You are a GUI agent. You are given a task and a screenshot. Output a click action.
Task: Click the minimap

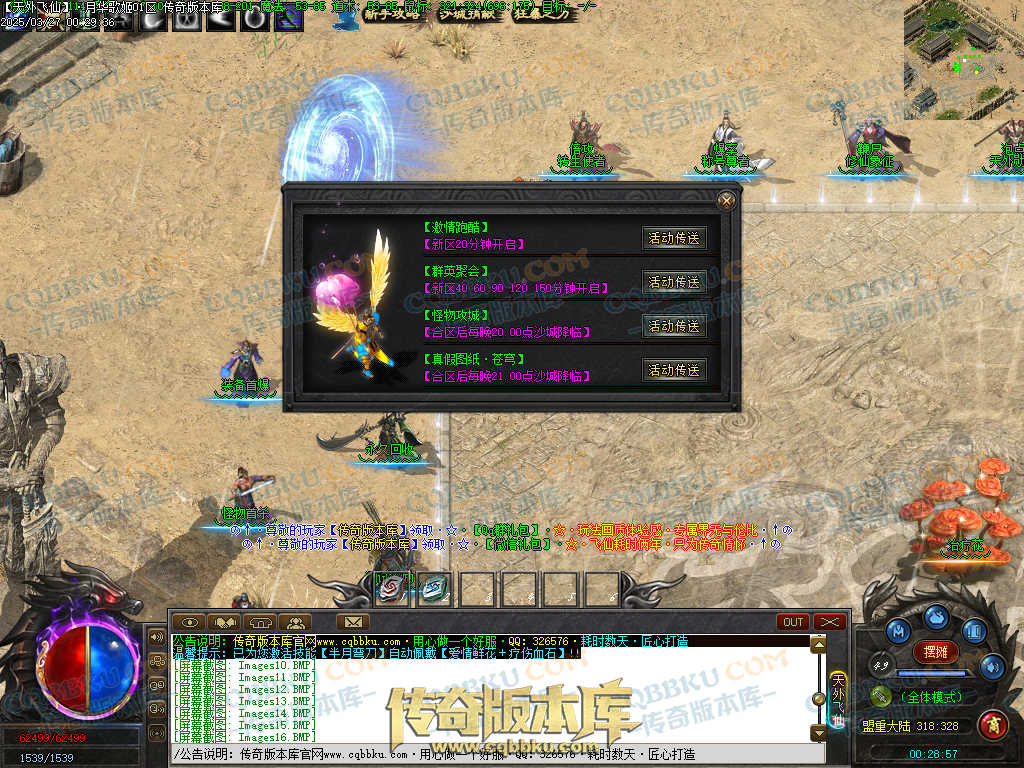(x=963, y=58)
